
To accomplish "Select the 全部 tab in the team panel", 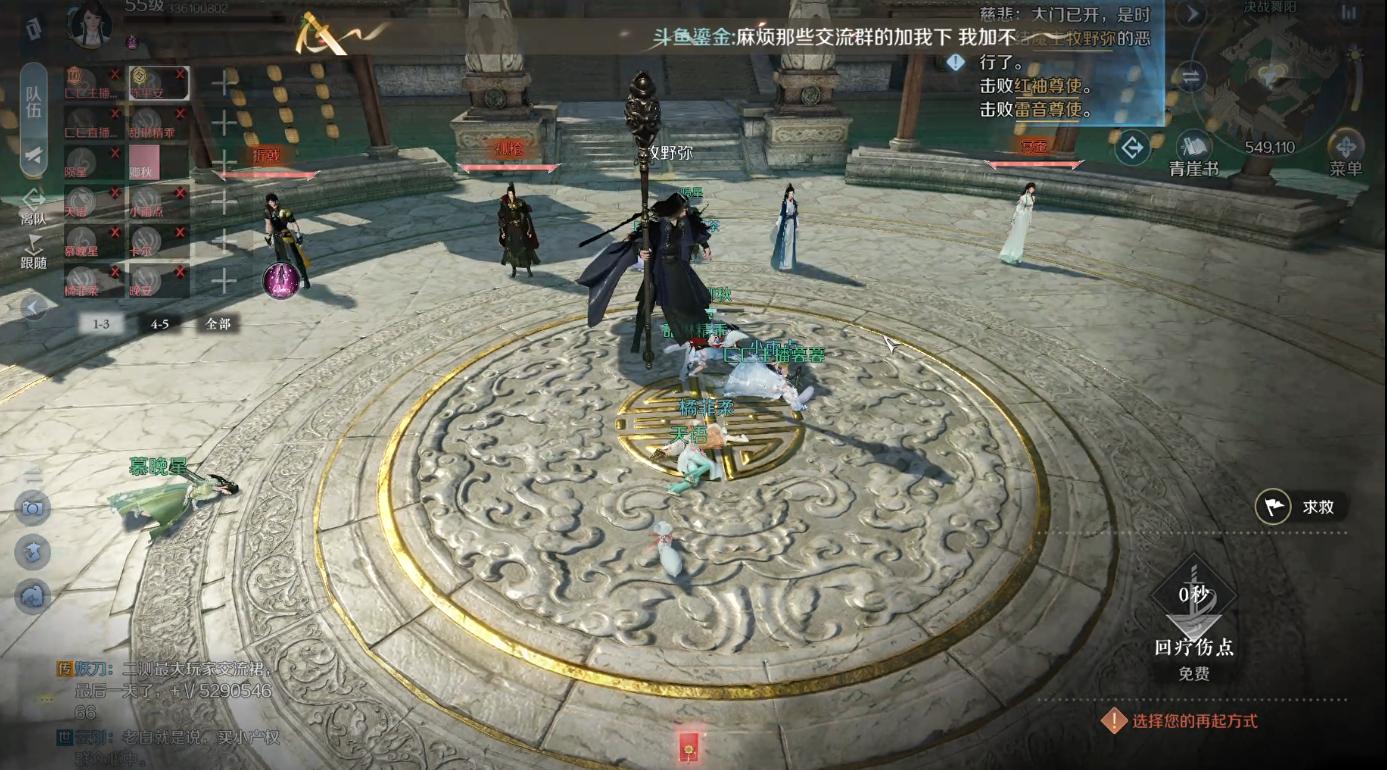I will pyautogui.click(x=218, y=322).
